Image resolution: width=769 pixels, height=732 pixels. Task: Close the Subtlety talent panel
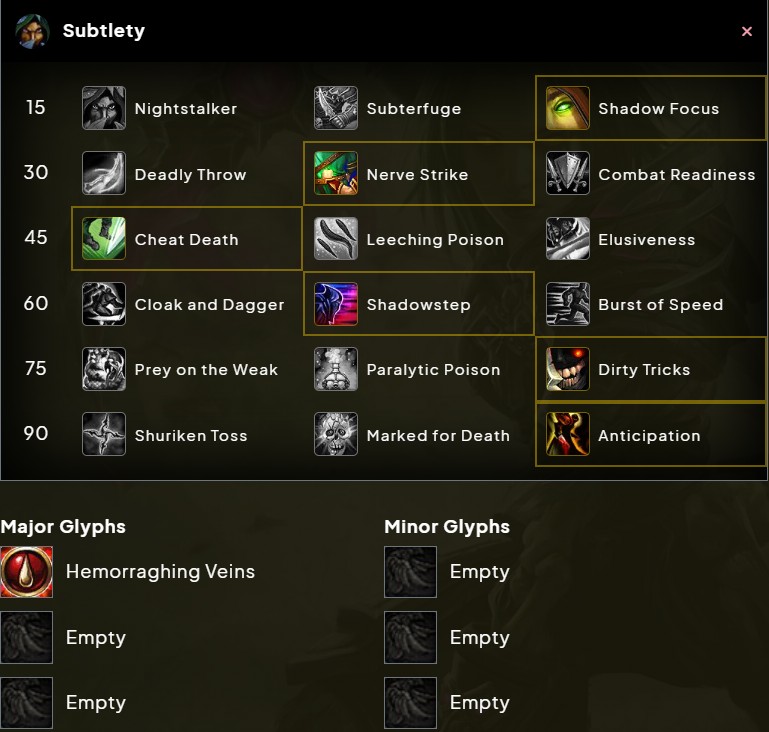pos(746,32)
